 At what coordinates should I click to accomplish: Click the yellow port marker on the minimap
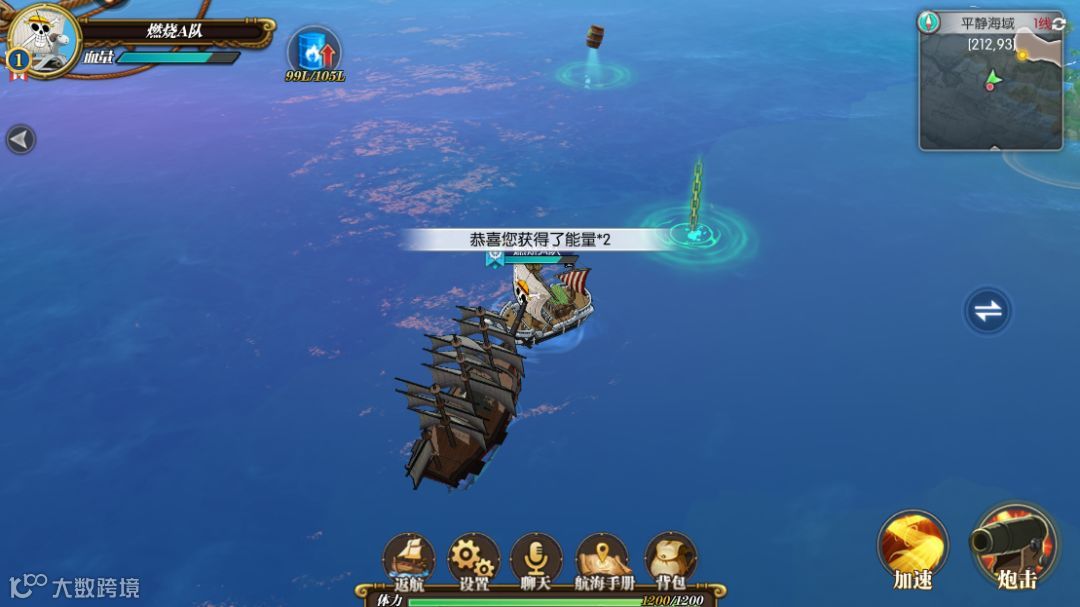[x=1022, y=55]
